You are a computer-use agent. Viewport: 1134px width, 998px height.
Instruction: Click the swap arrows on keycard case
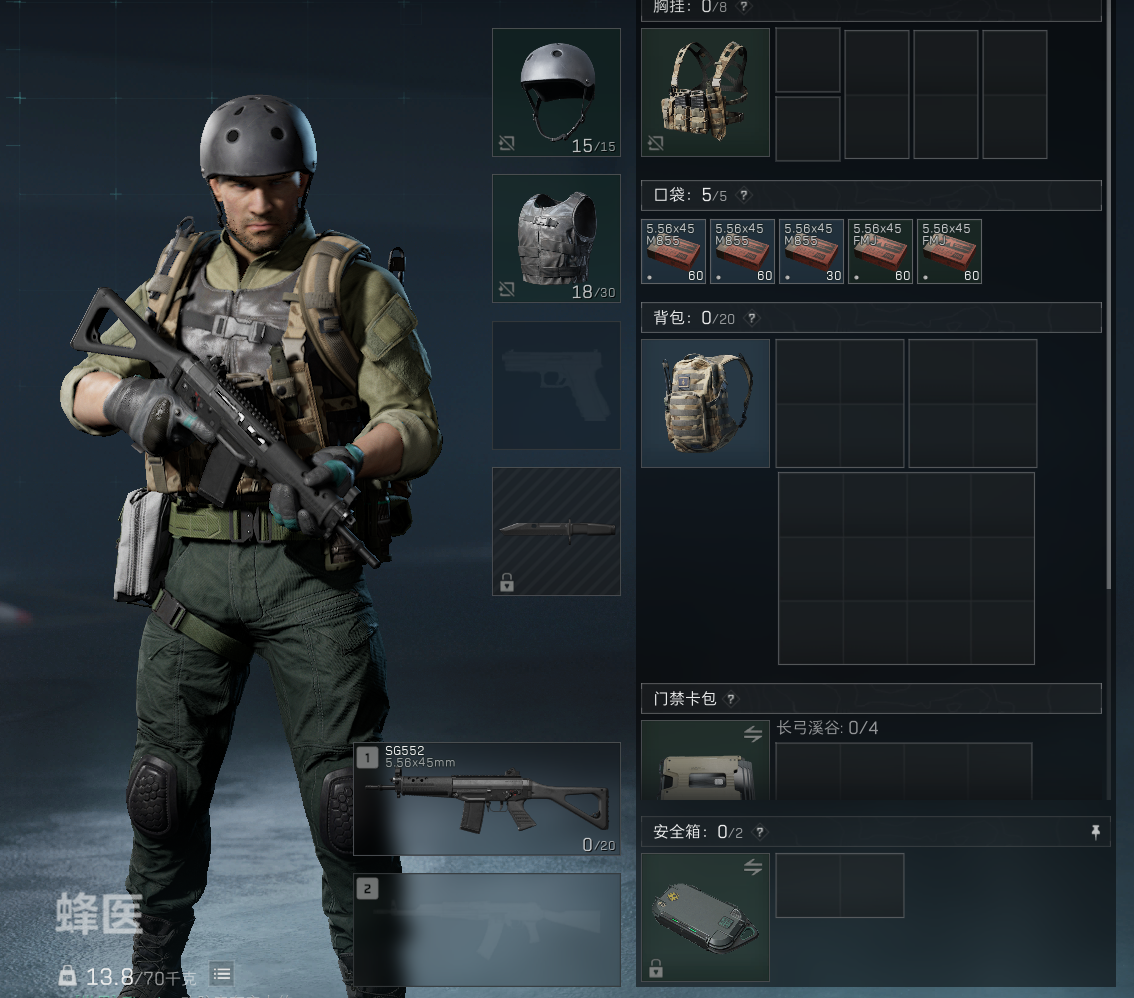pos(753,735)
